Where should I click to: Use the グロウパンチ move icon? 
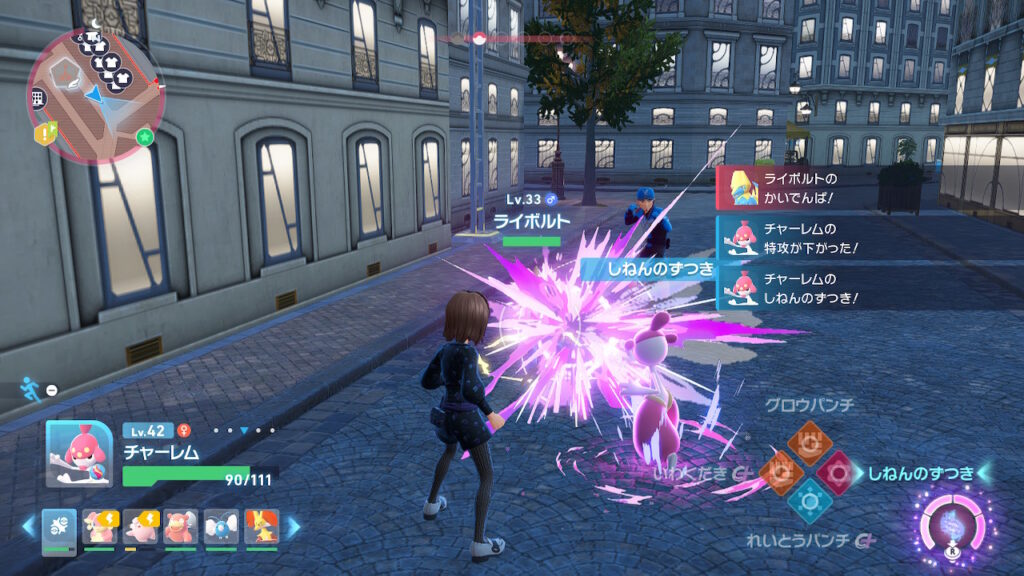pyautogui.click(x=808, y=441)
